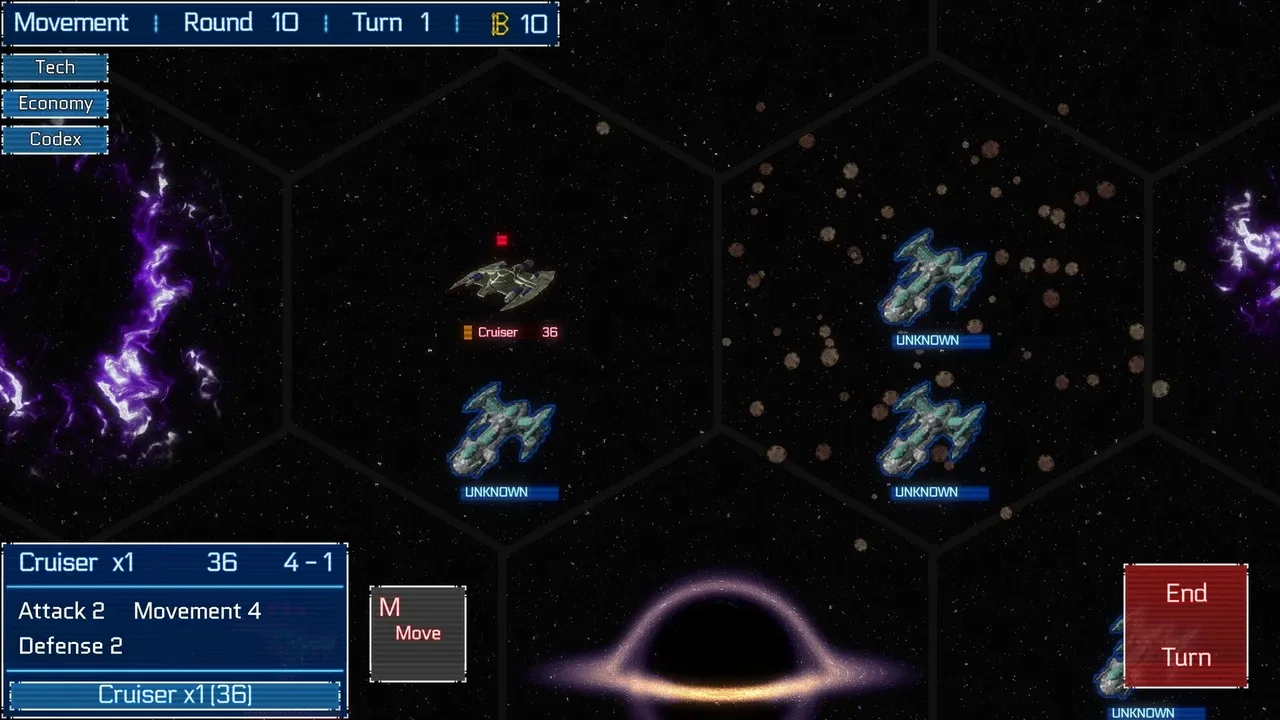Activate the Move command
The height and width of the screenshot is (720, 1280).
(417, 634)
